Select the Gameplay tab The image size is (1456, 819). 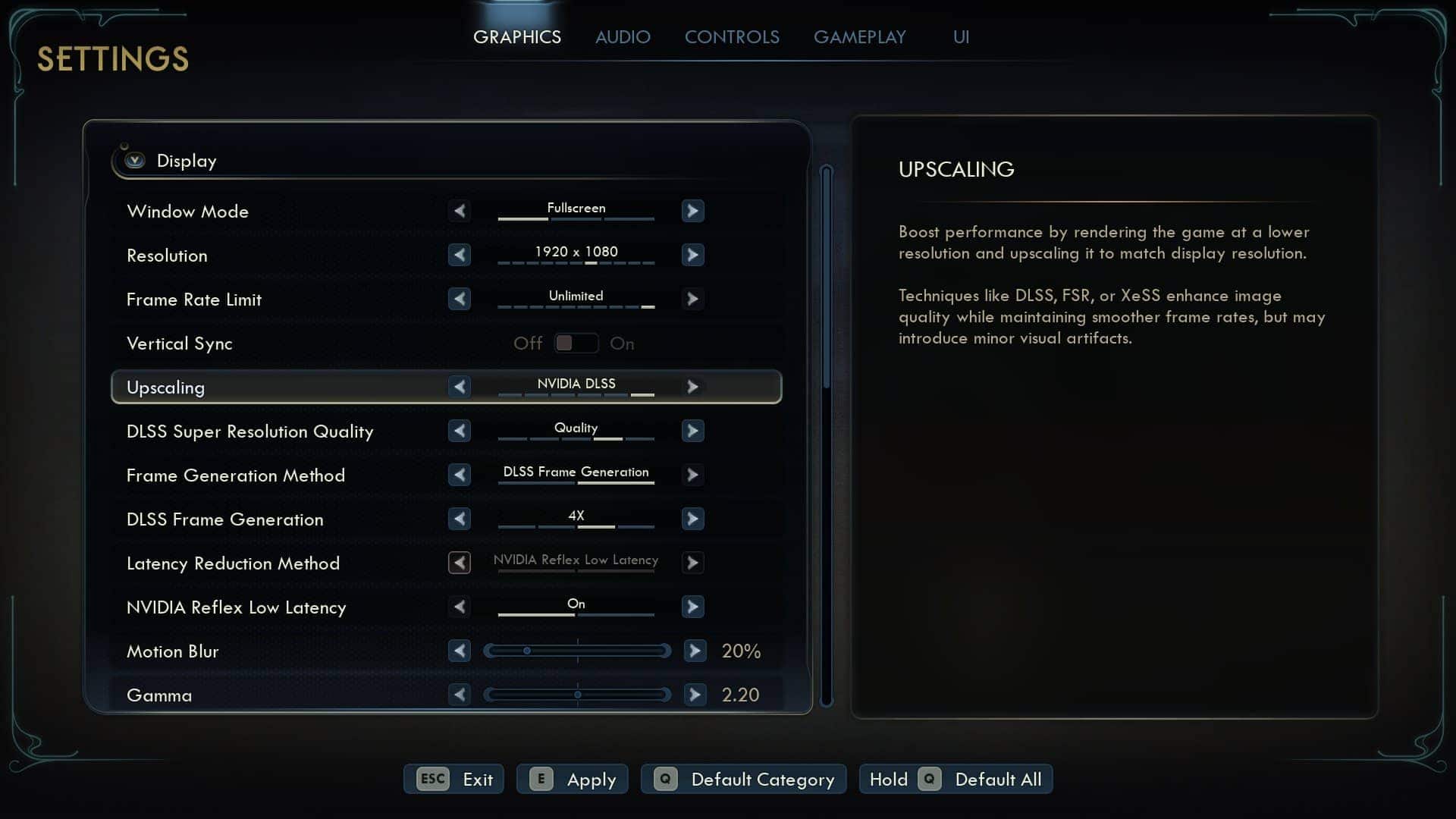click(x=859, y=37)
